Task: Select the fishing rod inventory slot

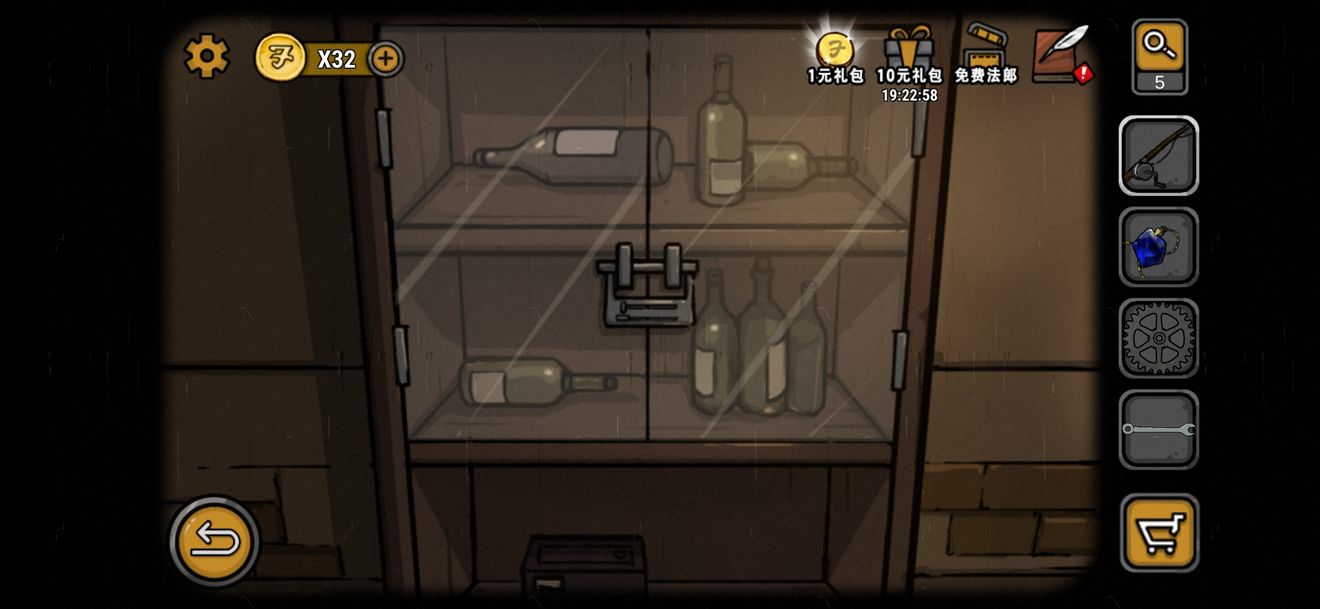Action: point(1159,156)
